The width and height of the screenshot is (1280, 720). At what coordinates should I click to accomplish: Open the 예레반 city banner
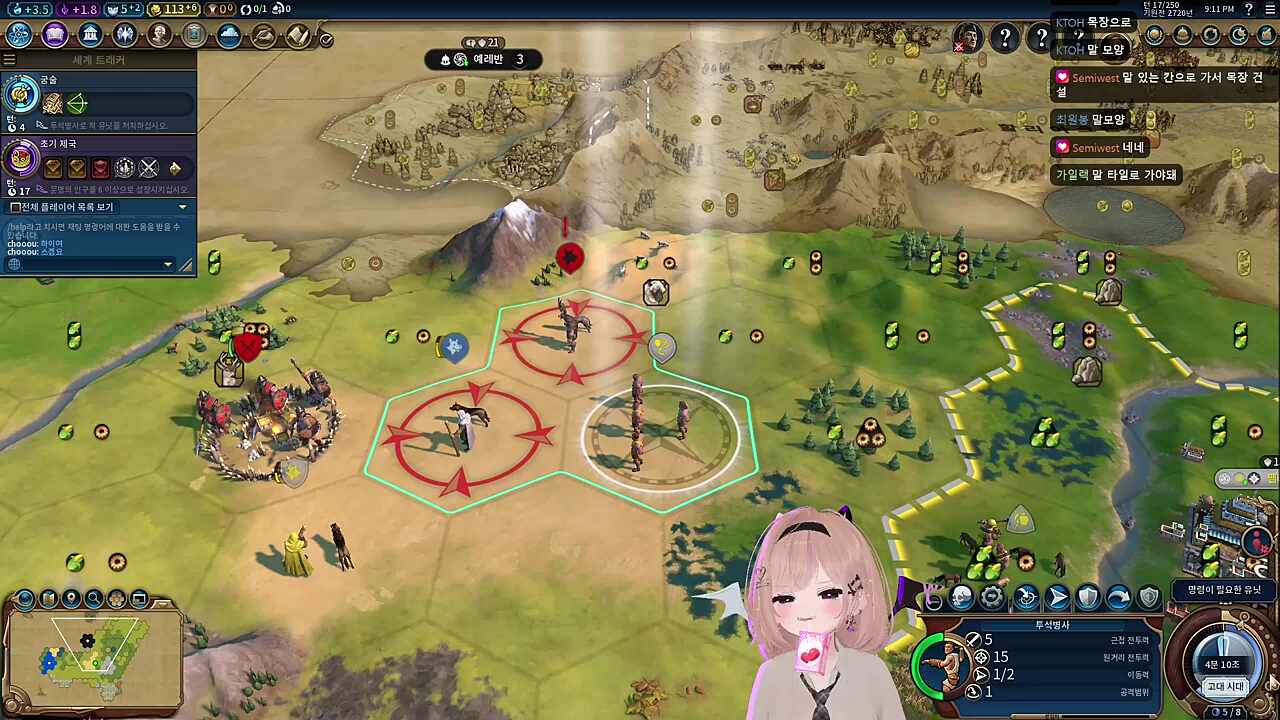[x=488, y=59]
